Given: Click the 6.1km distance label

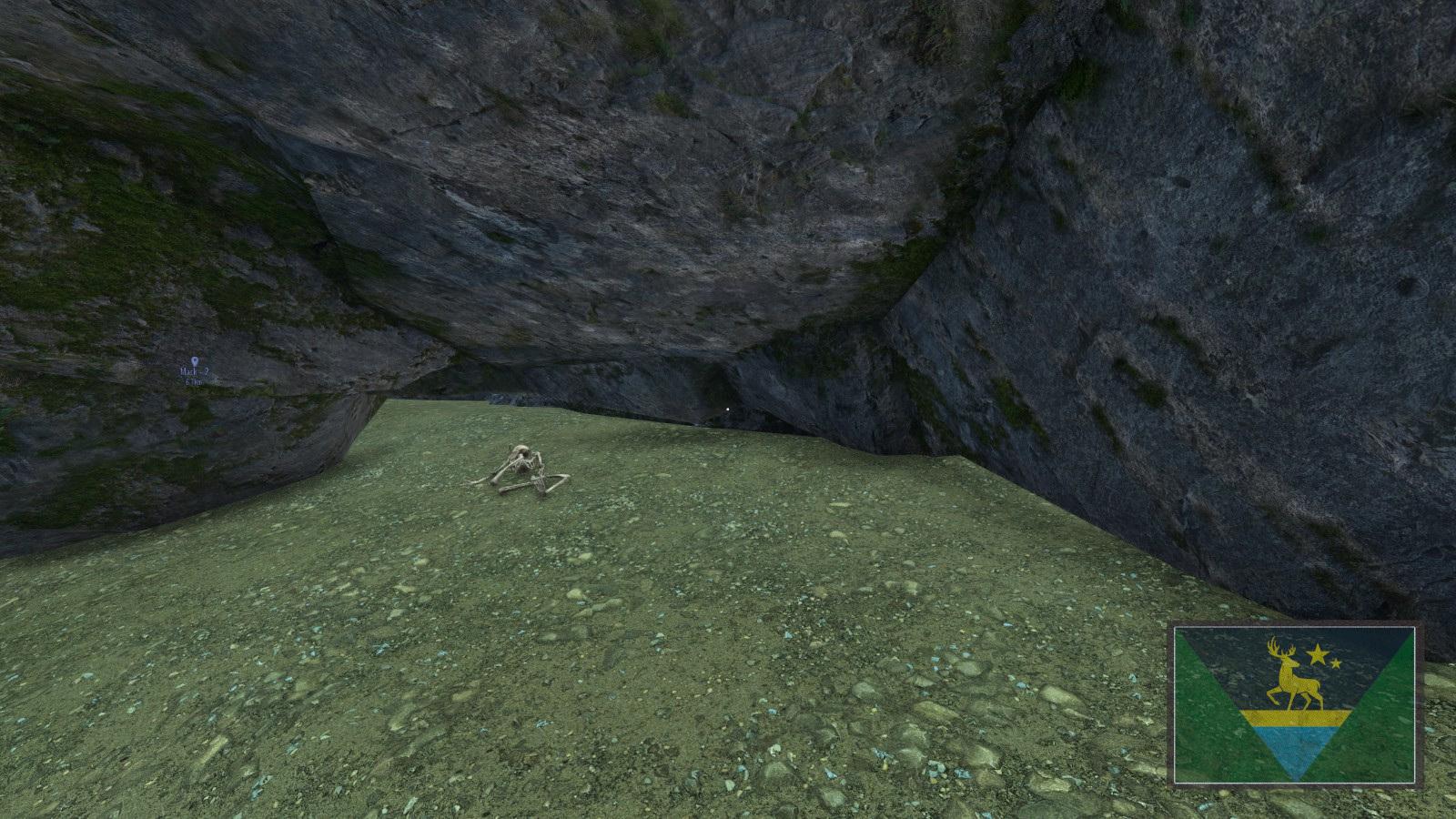Looking at the screenshot, I should click(x=193, y=382).
